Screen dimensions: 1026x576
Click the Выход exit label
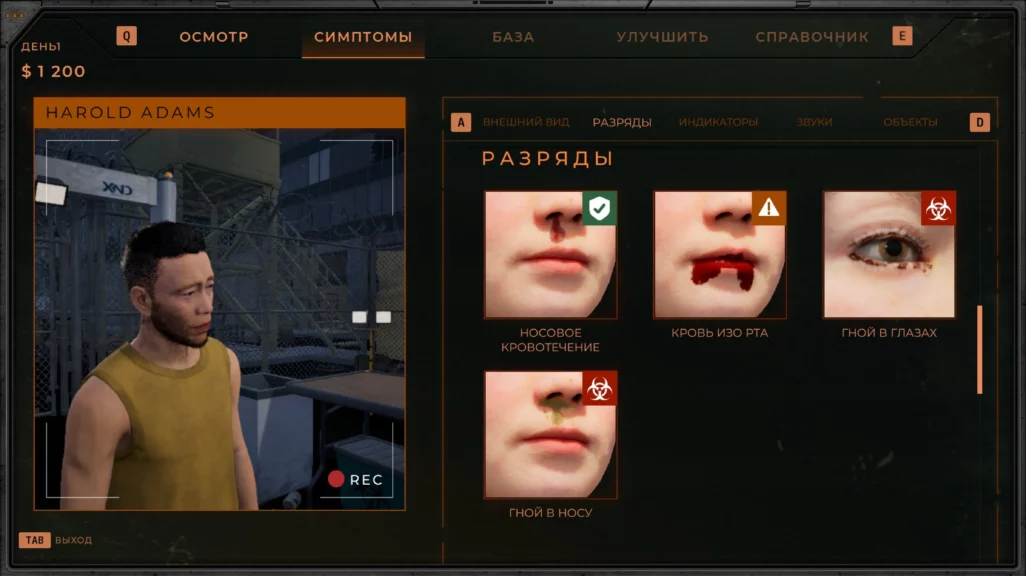(x=73, y=540)
